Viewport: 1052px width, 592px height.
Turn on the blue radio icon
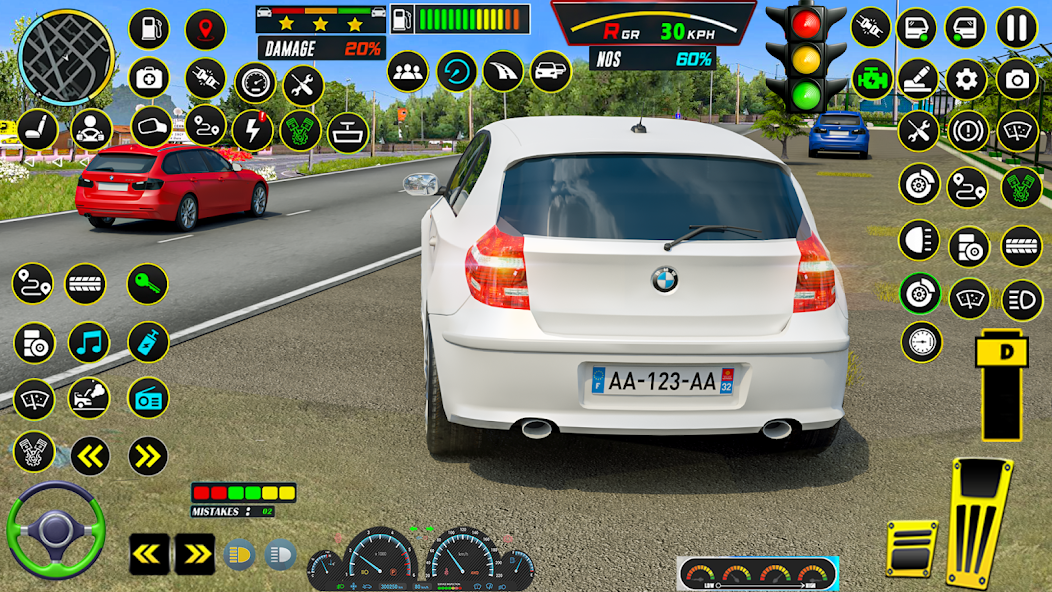(148, 398)
